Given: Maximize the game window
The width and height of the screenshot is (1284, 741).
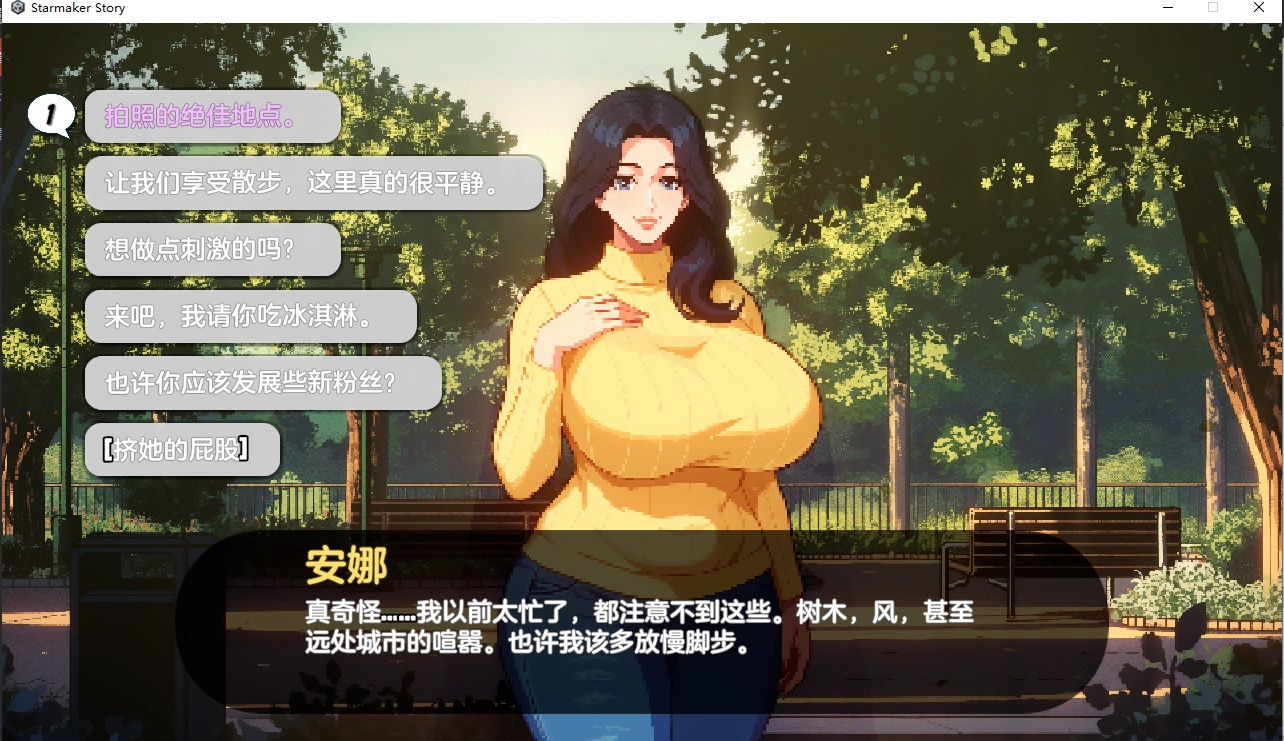Looking at the screenshot, I should 1212,7.
